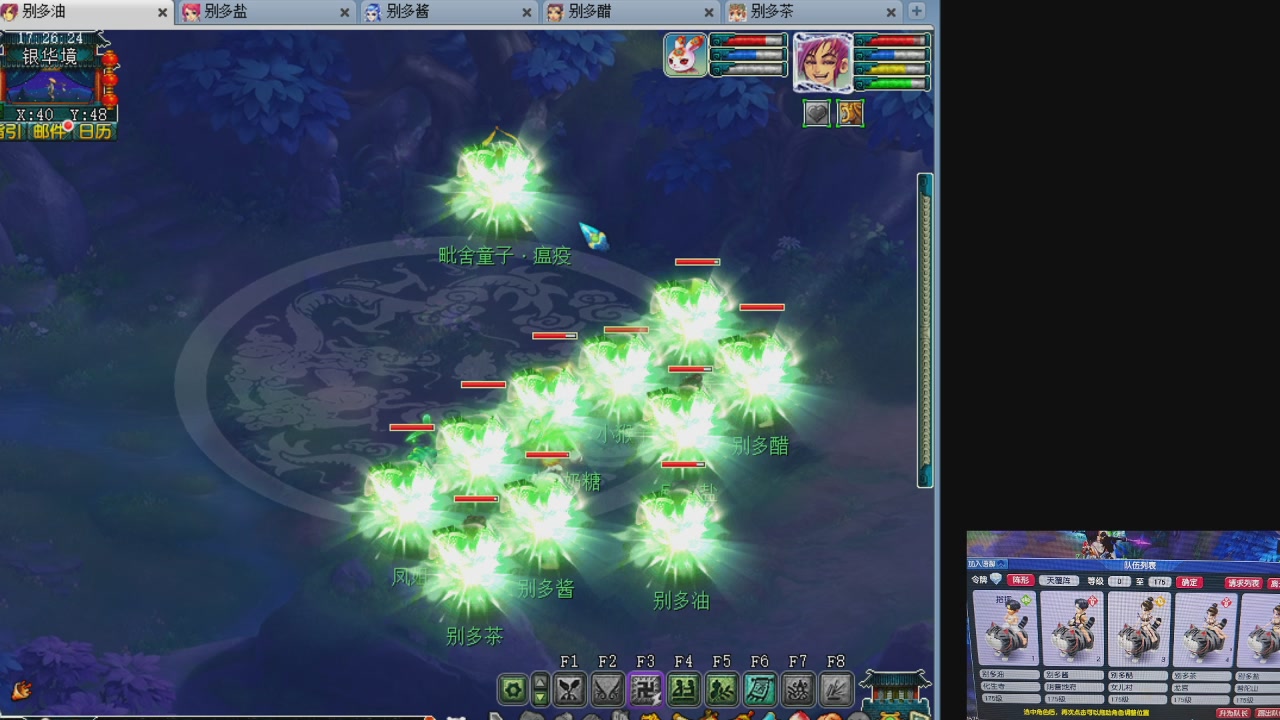Viewport: 1280px width, 720px height.
Task: Click the up arrow stepper beside the gear icon
Action: click(x=542, y=681)
